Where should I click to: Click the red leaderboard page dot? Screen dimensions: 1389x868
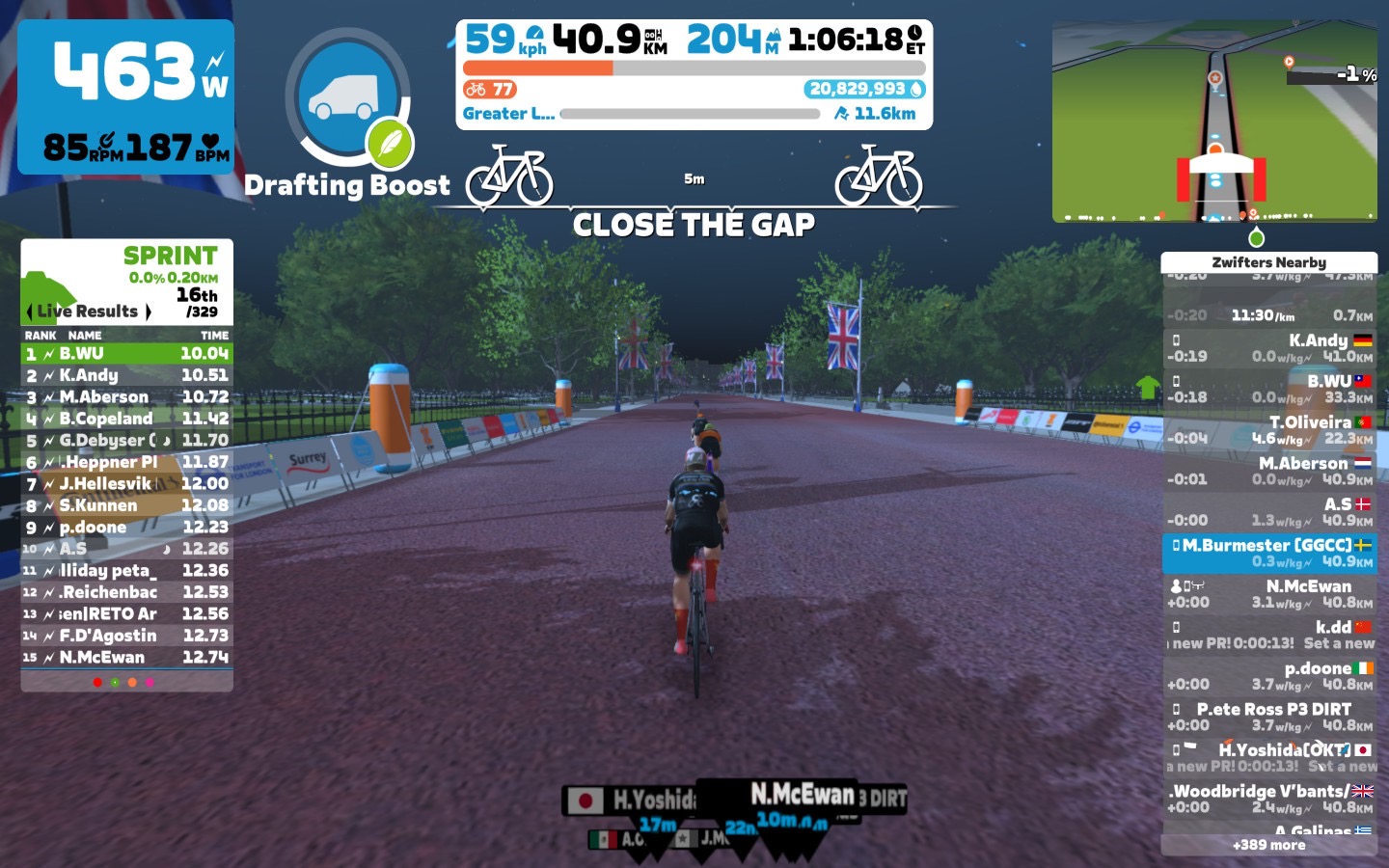point(97,683)
